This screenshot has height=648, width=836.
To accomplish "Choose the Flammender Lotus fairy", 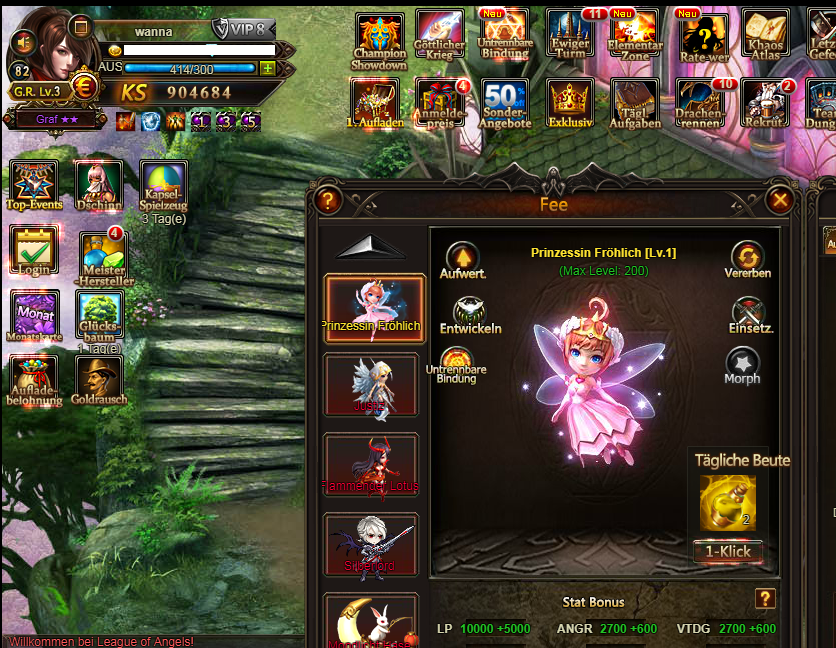I will pyautogui.click(x=372, y=466).
